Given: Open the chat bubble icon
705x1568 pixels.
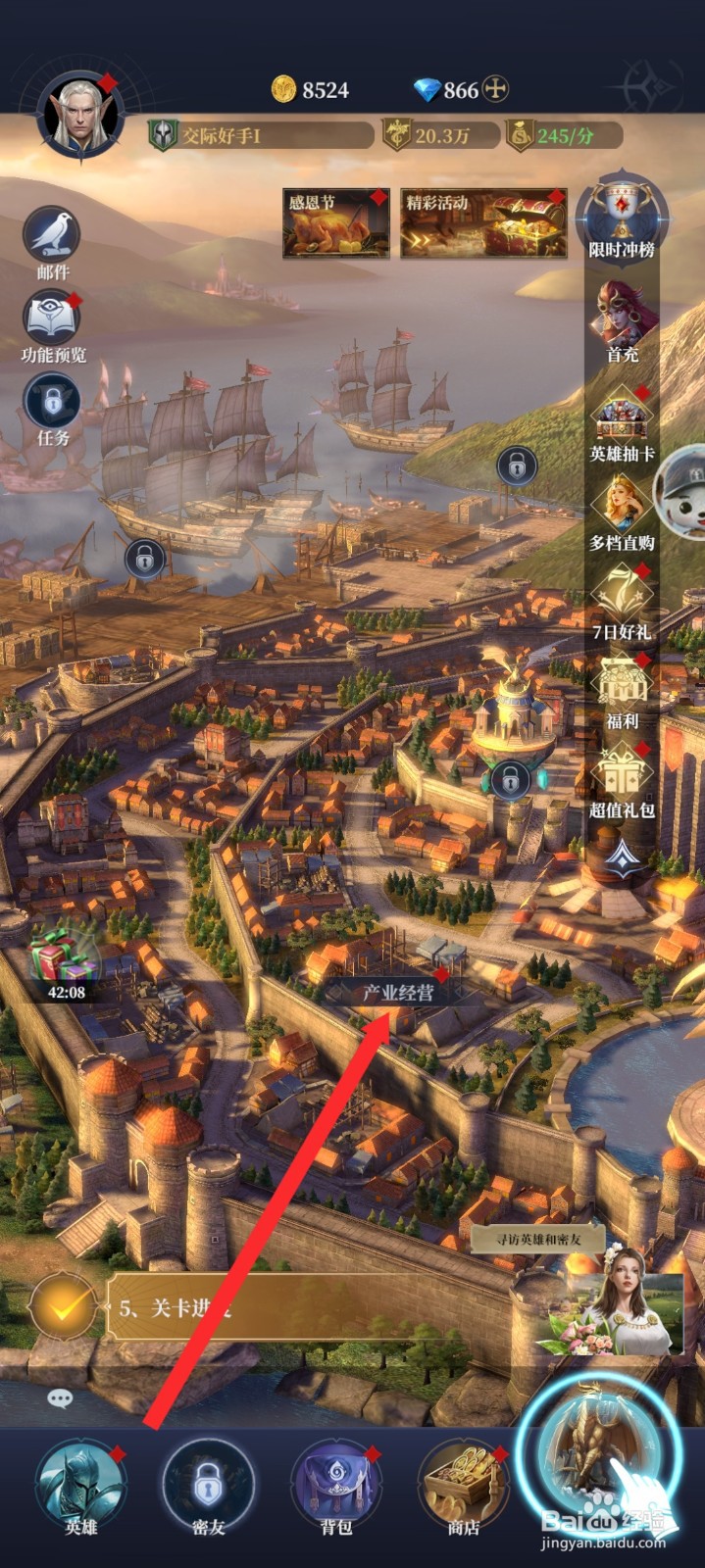Looking at the screenshot, I should coord(60,1398).
